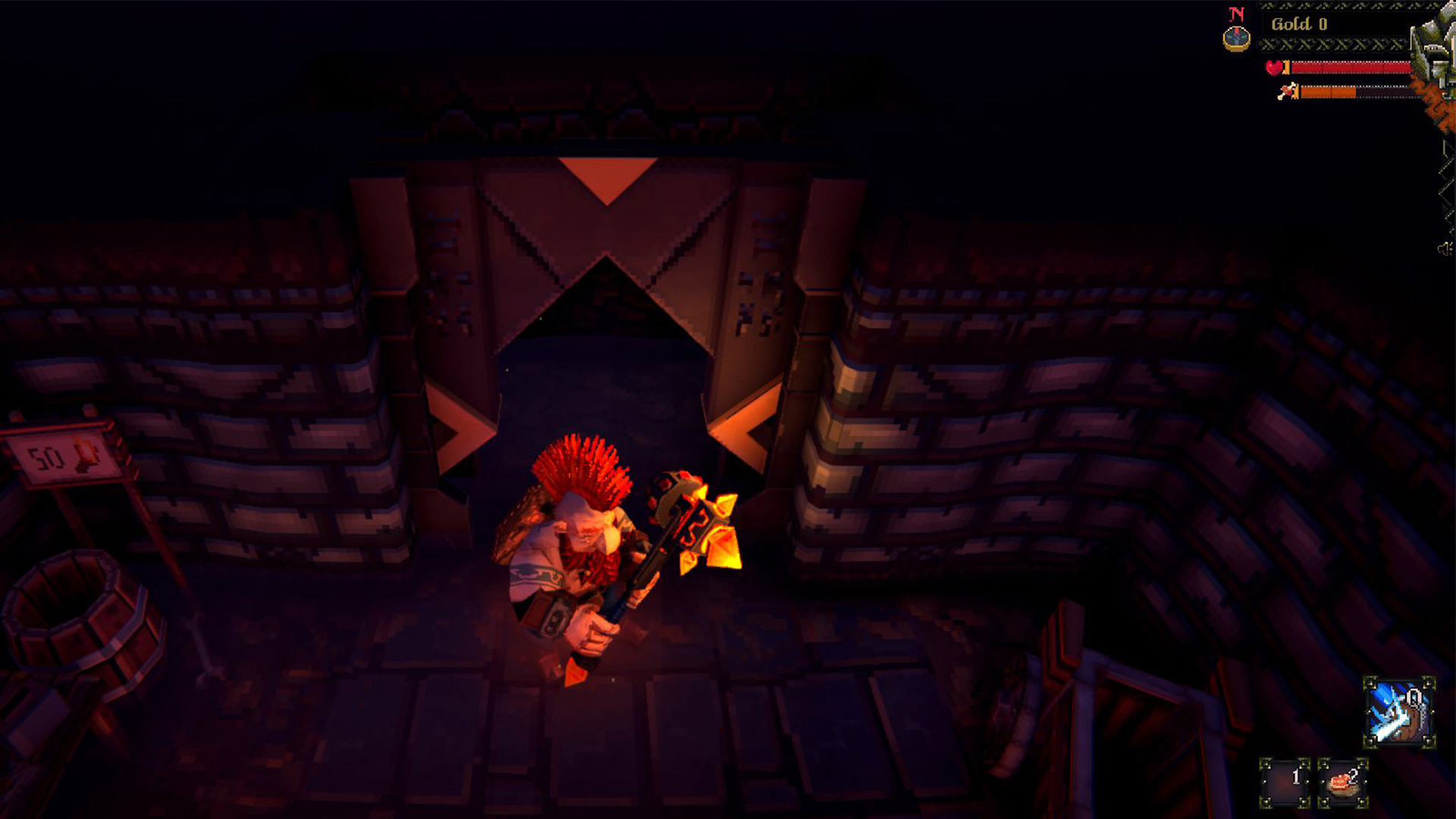Screen dimensions: 1456x819
Task: Click the red N marker atop the compass
Action: [1236, 14]
